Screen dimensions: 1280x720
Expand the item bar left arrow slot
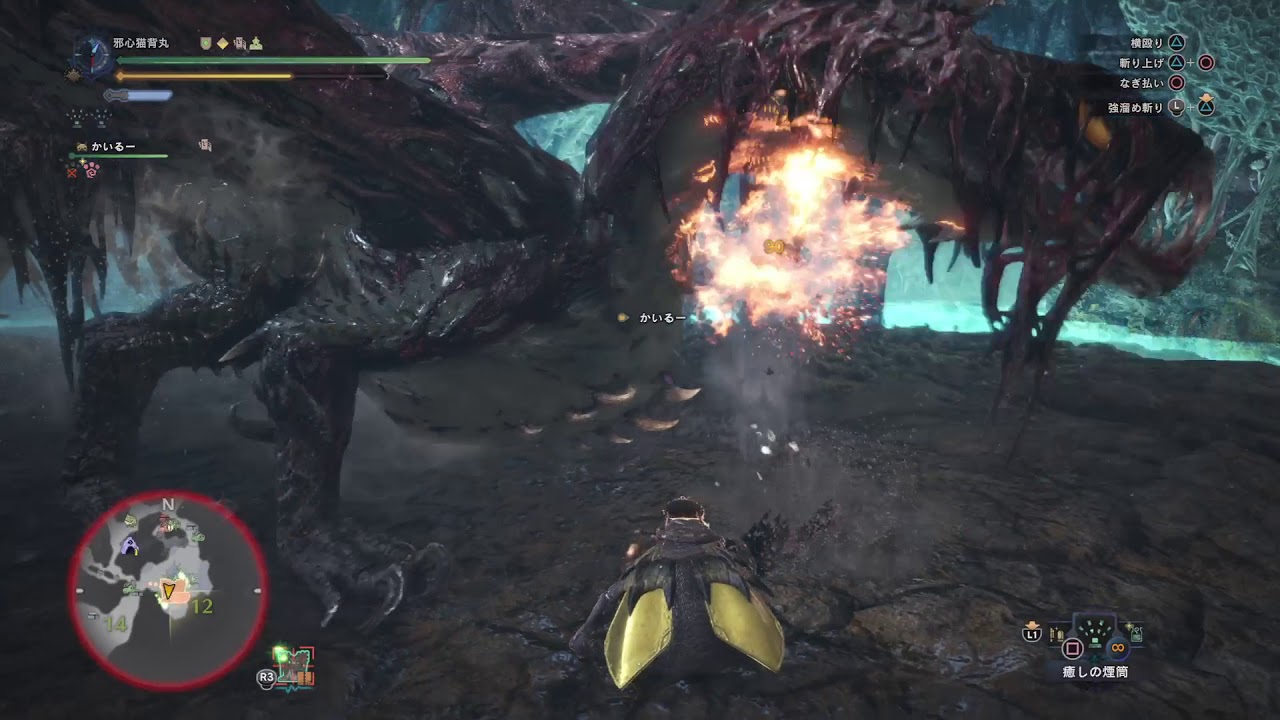pyautogui.click(x=1057, y=633)
